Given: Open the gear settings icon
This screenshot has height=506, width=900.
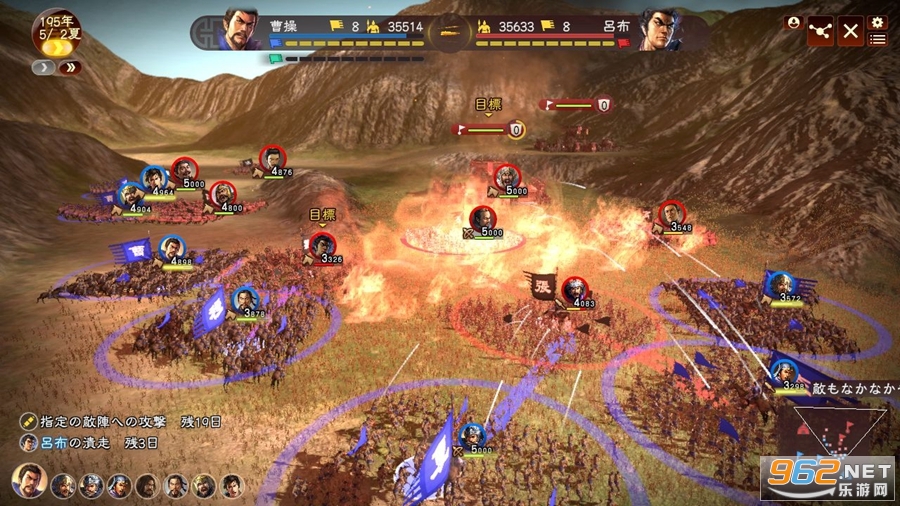Looking at the screenshot, I should 878,22.
